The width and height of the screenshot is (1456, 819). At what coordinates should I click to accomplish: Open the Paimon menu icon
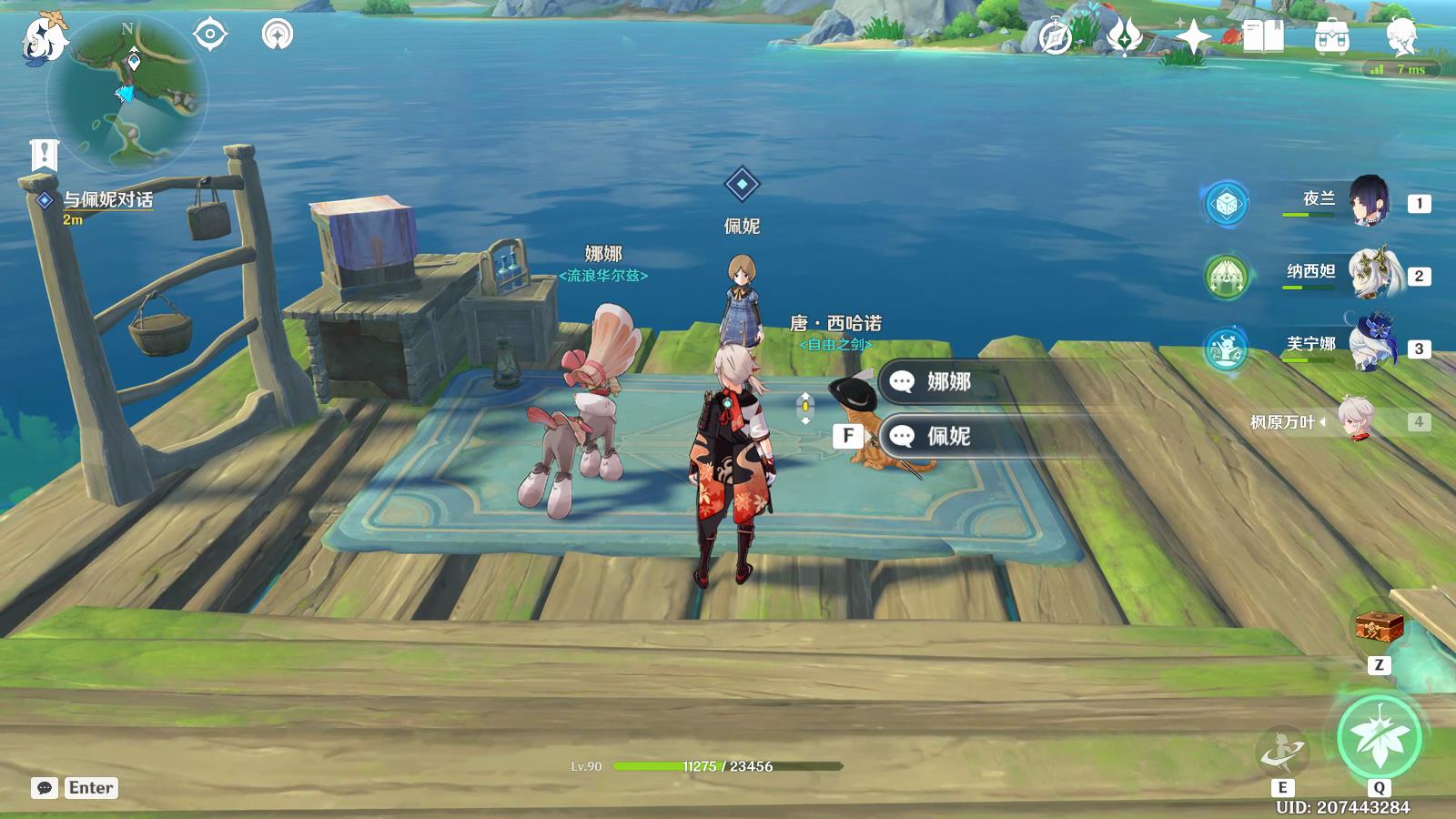44,38
